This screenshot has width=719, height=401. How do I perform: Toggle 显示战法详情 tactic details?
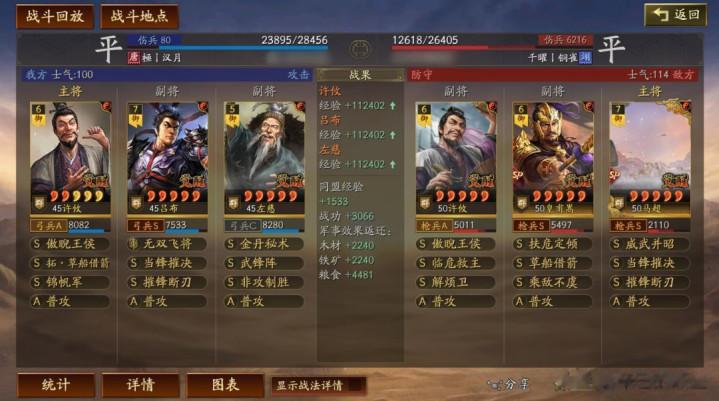[x=316, y=385]
